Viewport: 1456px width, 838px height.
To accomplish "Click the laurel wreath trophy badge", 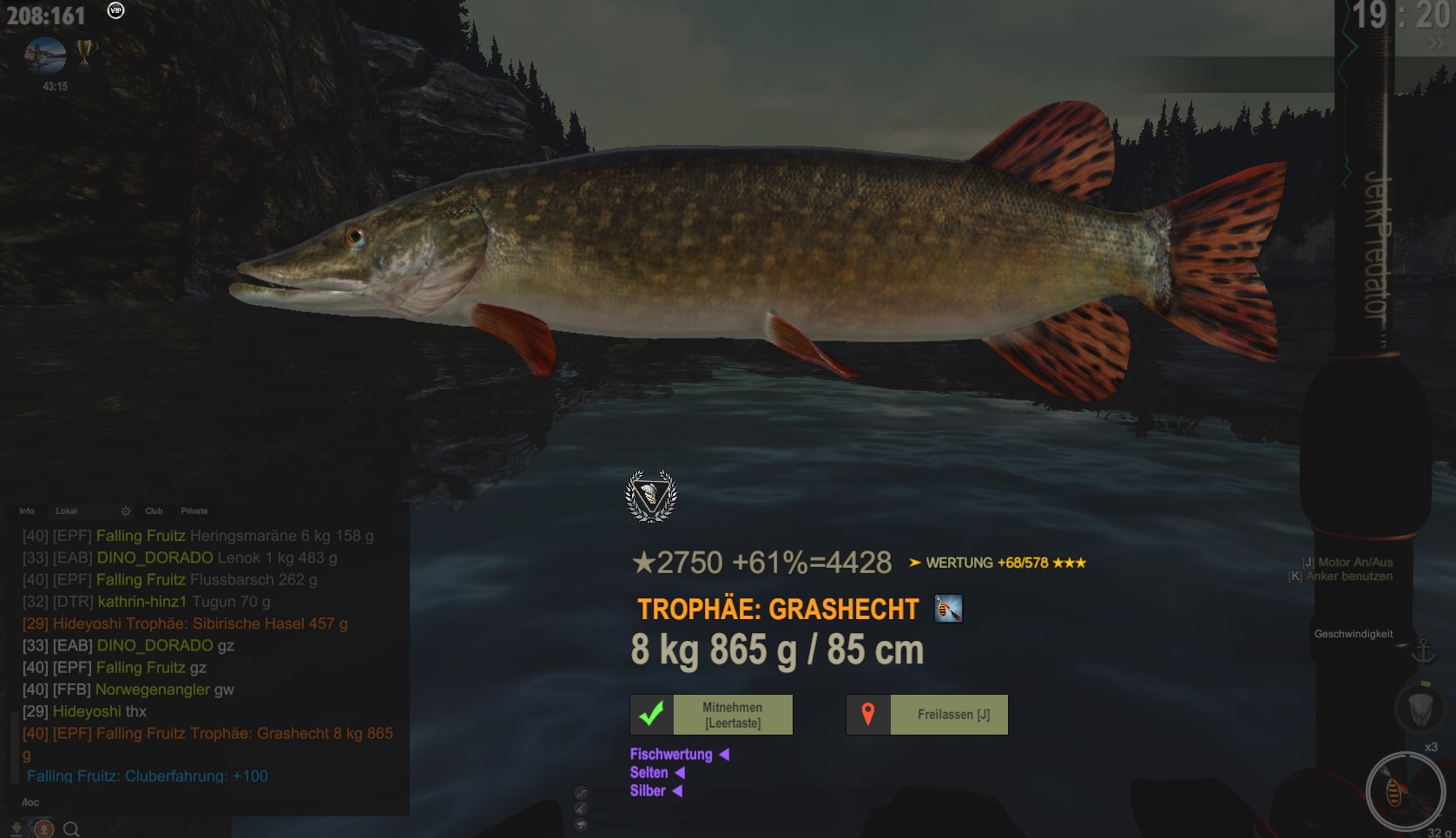I will 651,497.
